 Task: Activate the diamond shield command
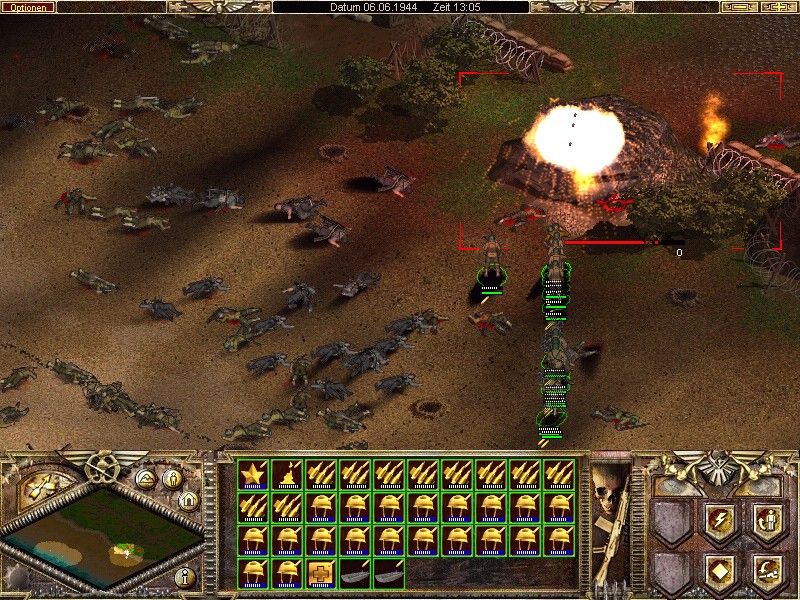[x=718, y=572]
